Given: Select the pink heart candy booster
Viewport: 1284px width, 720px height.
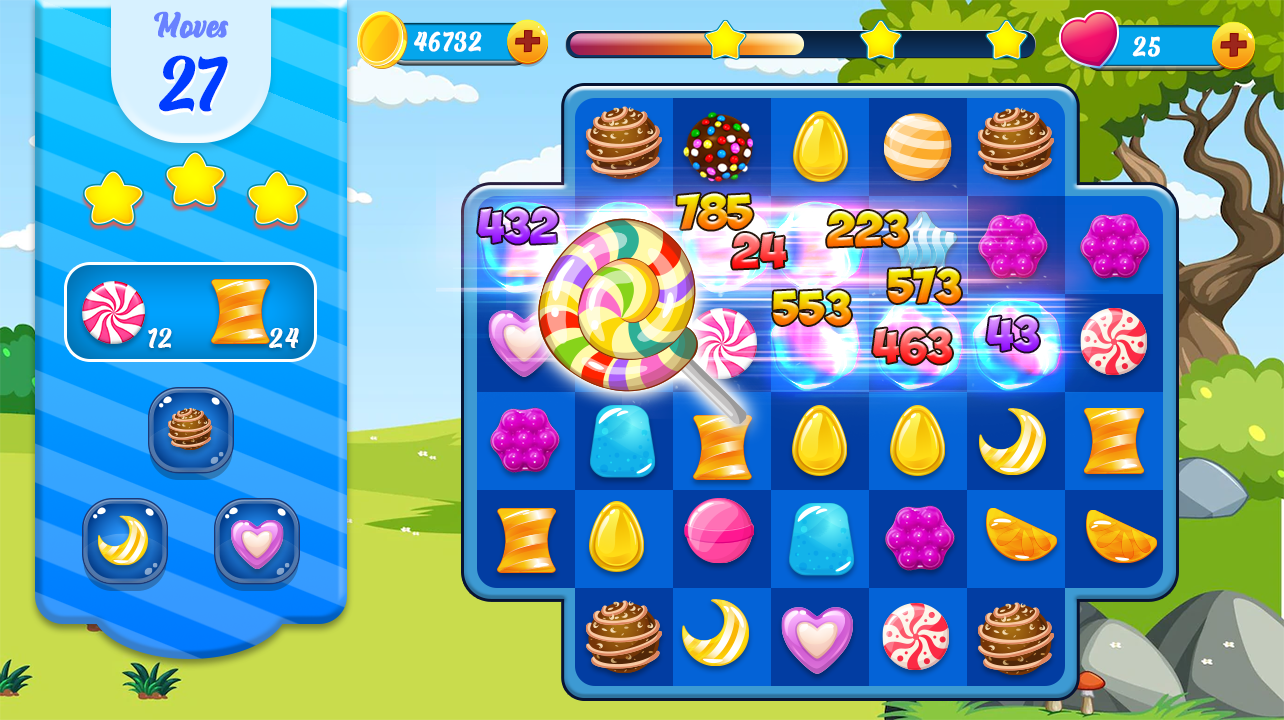Looking at the screenshot, I should 255,541.
